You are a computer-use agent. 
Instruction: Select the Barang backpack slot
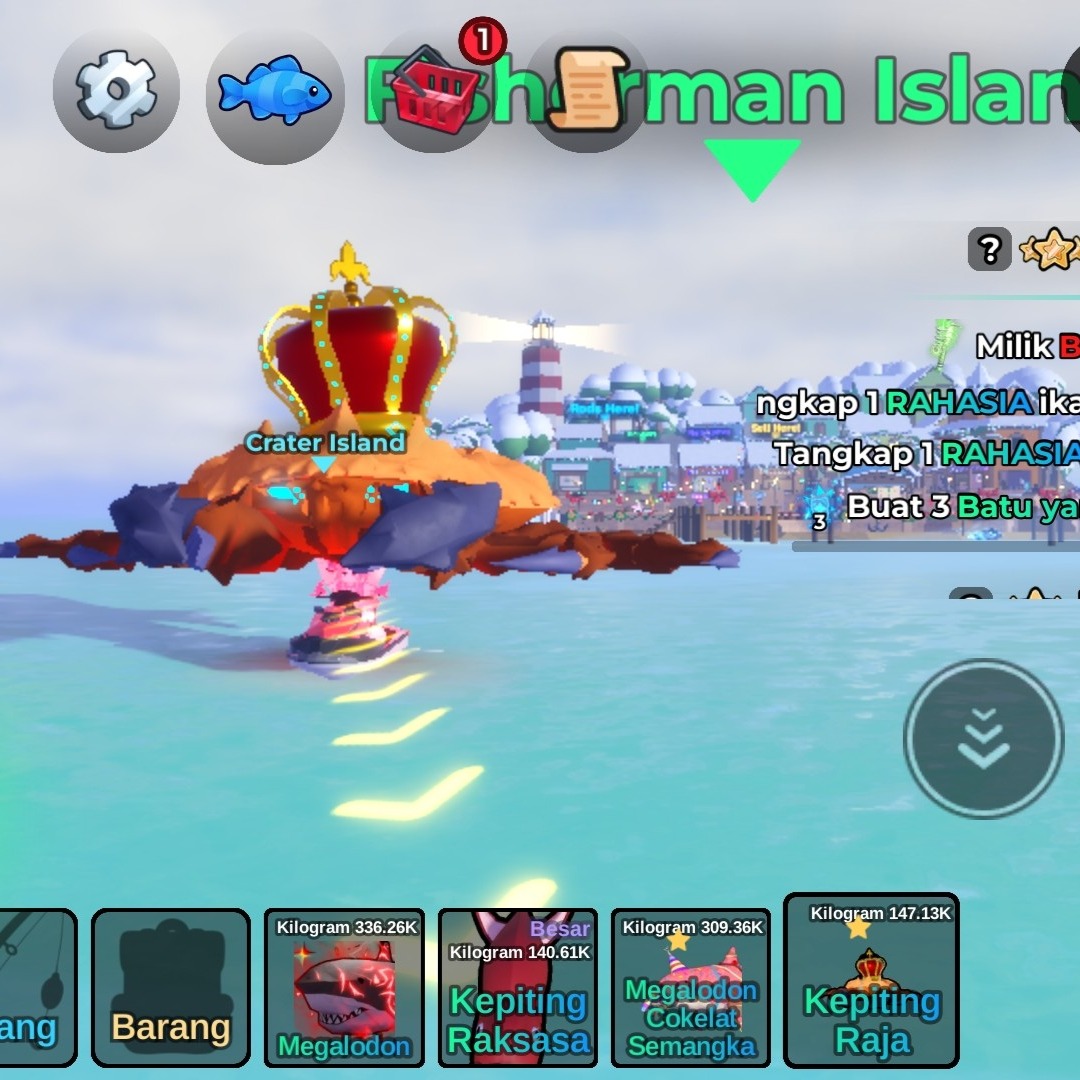click(x=170, y=987)
